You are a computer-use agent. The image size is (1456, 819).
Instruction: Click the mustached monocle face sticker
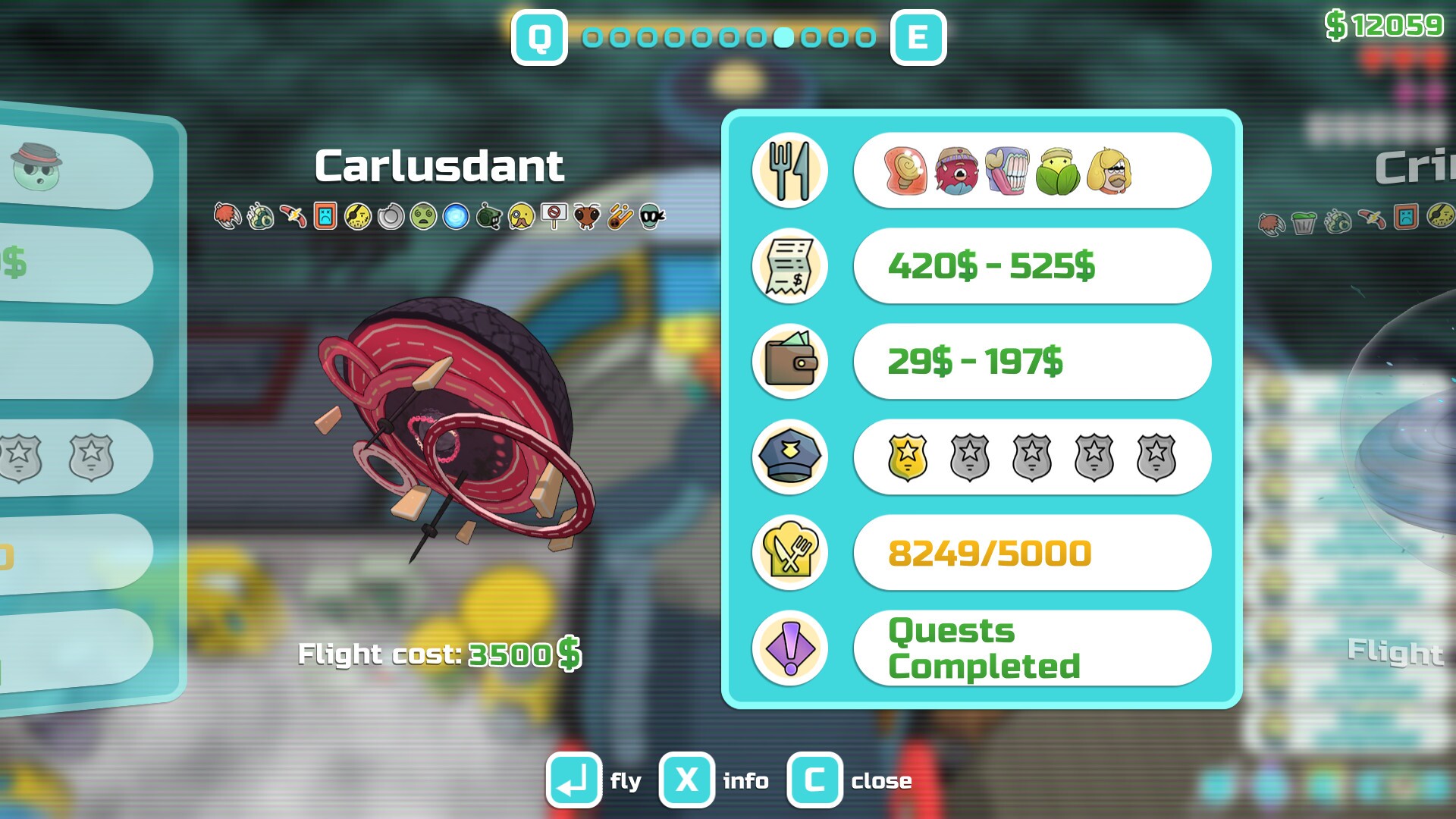point(519,216)
